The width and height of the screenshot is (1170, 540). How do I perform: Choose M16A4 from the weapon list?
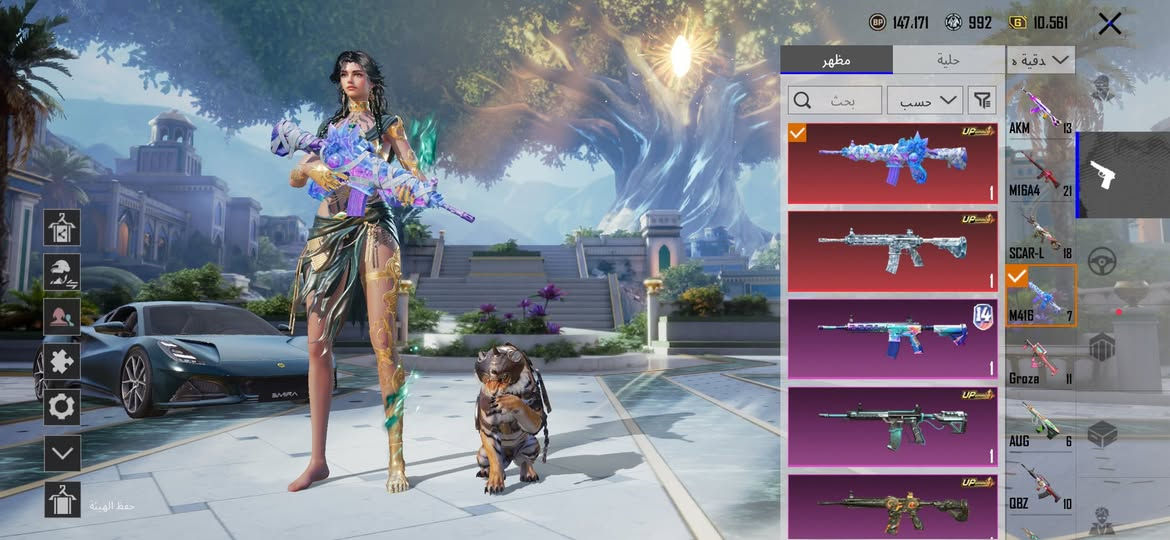[x=1040, y=172]
